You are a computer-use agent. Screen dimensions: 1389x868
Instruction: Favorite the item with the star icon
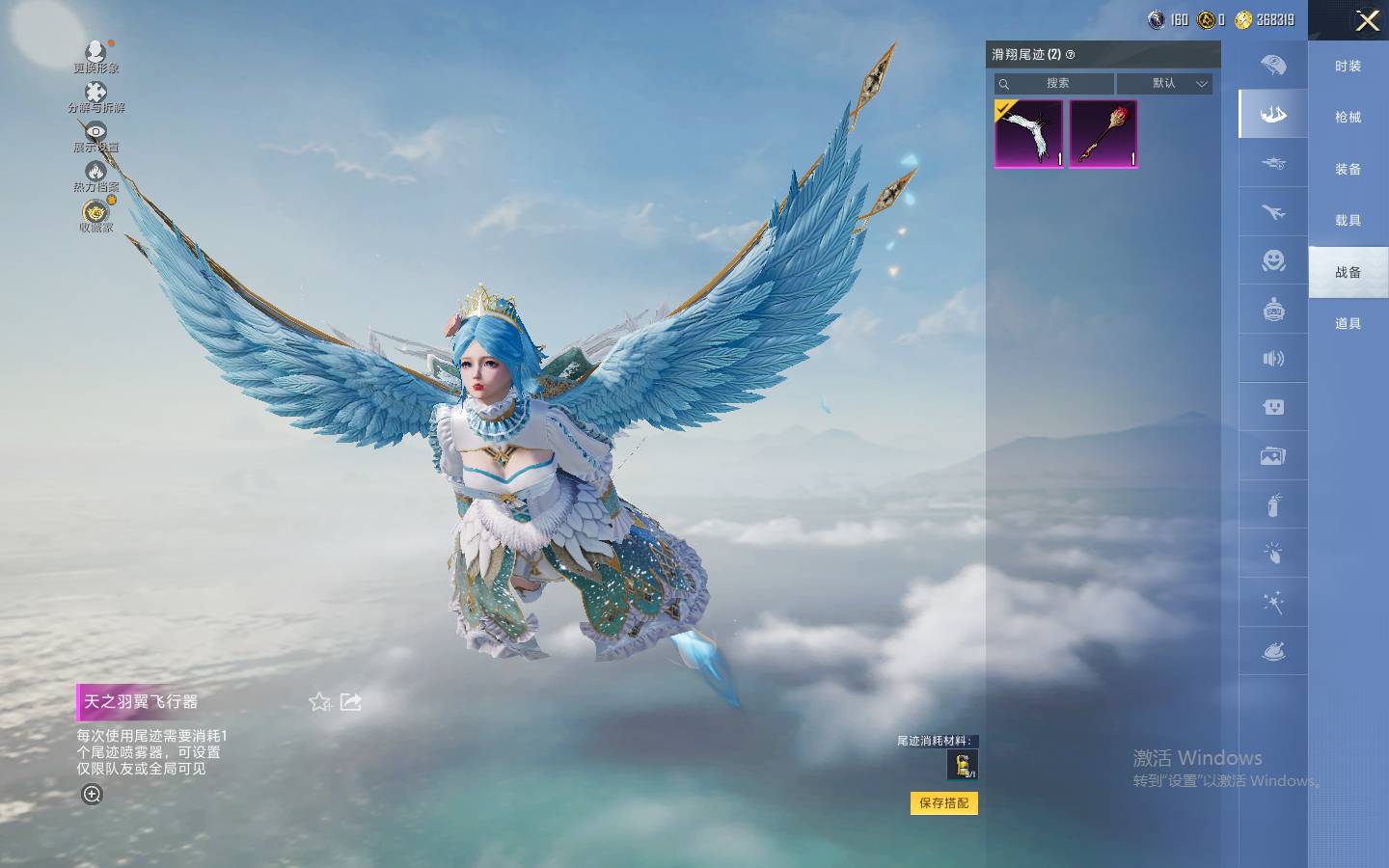(319, 702)
